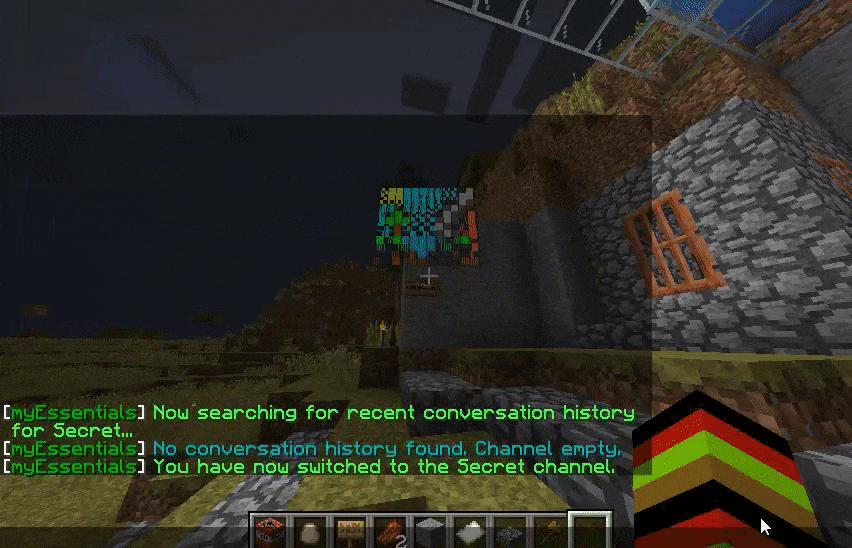This screenshot has height=548, width=852.
Task: Choose the dark gray flat item slot
Action: 508,531
